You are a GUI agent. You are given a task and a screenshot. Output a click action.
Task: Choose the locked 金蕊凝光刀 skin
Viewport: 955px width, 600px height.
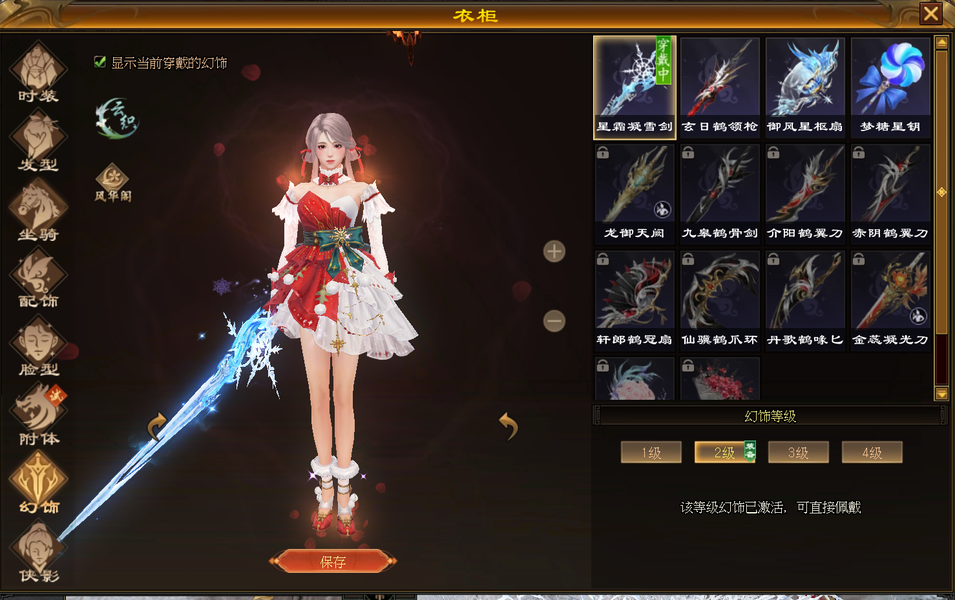point(890,297)
